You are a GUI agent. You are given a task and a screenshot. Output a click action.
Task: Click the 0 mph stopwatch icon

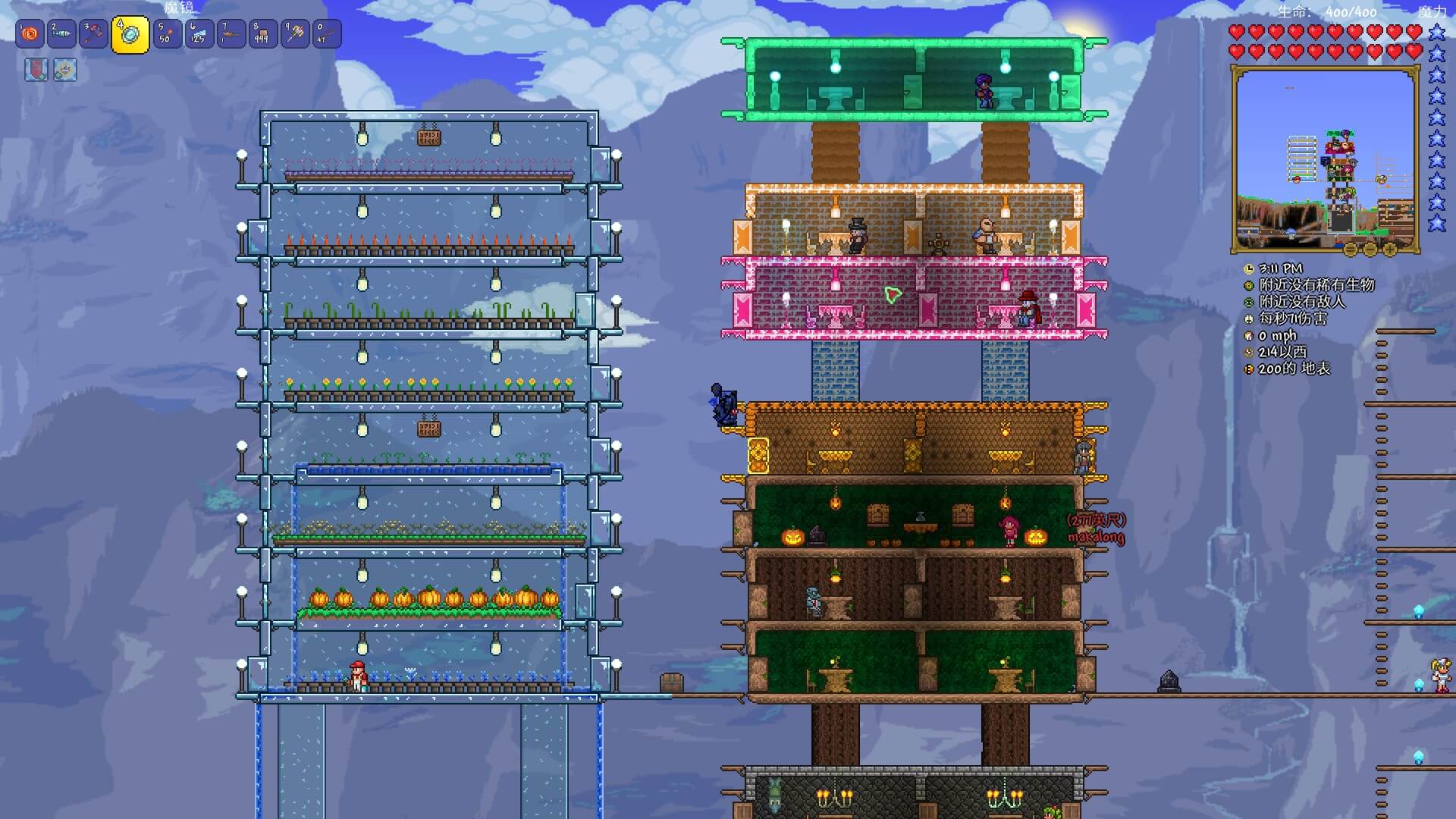tap(1249, 336)
